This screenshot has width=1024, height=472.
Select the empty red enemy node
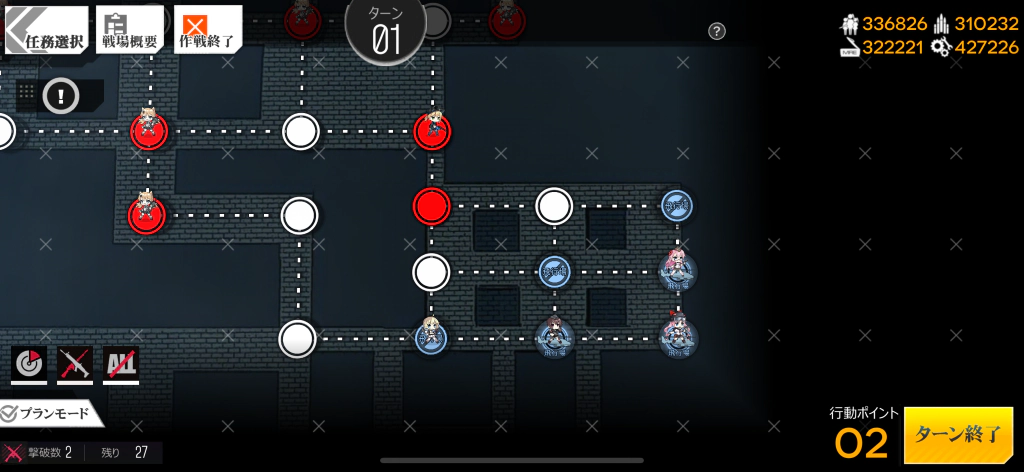point(432,206)
